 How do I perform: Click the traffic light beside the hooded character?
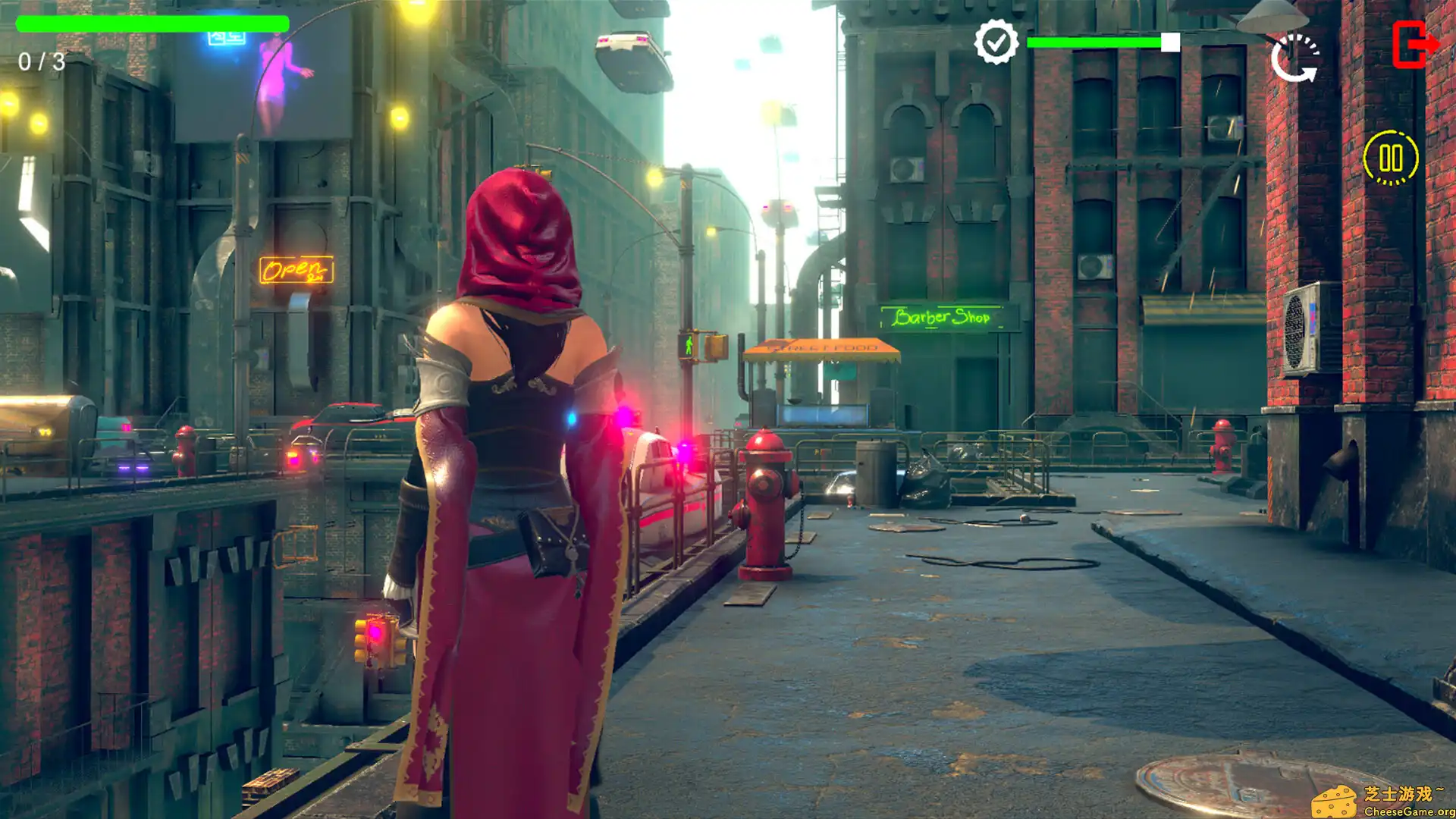click(378, 641)
